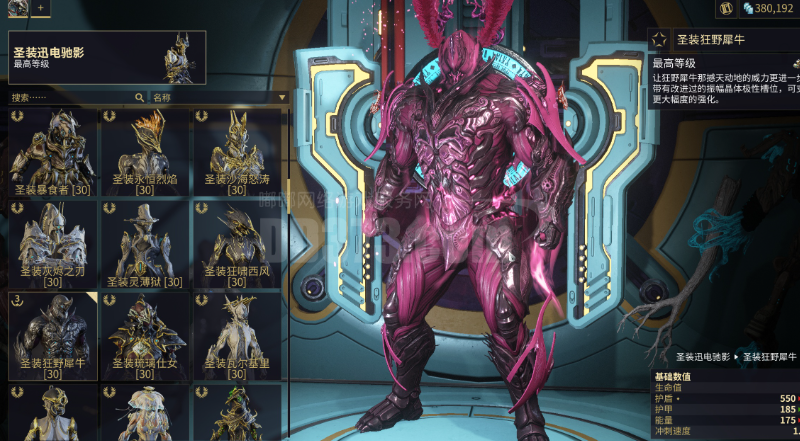This screenshot has width=800, height=441.
Task: Select the 圣装狂啸西风 warframe
Action: 237,244
